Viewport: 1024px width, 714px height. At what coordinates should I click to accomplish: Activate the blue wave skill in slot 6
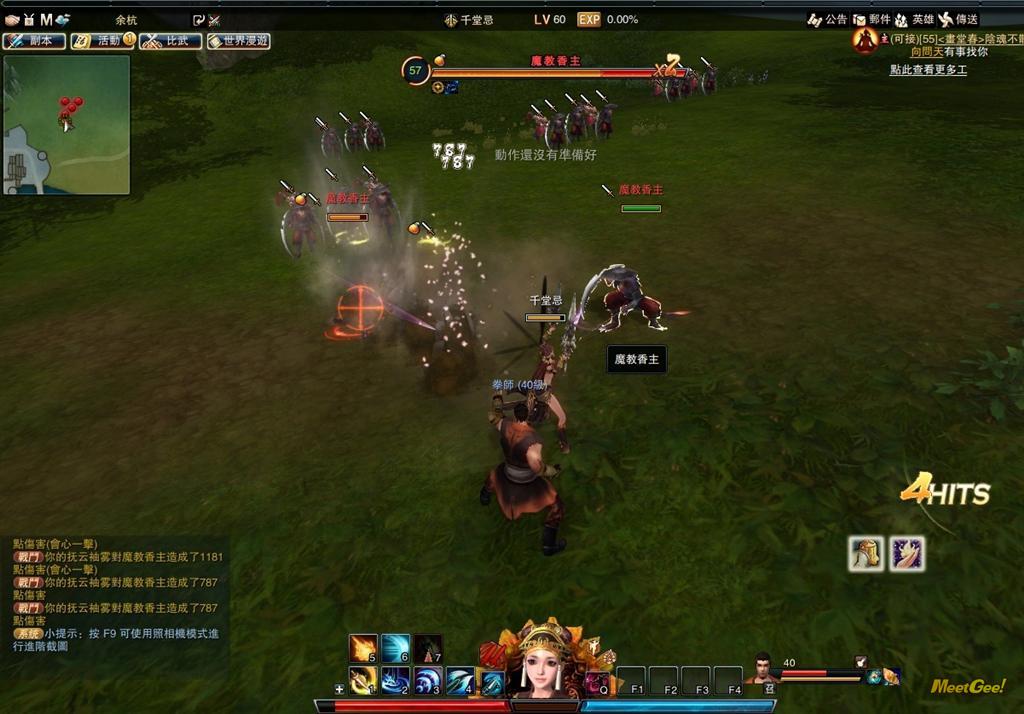tap(395, 648)
